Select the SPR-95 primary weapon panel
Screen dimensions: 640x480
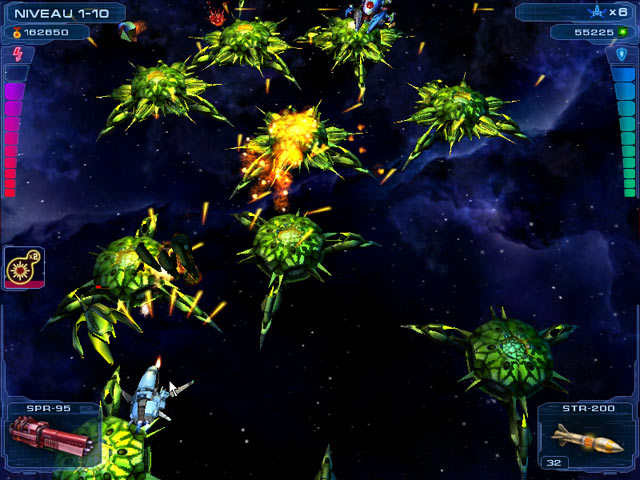coord(48,437)
